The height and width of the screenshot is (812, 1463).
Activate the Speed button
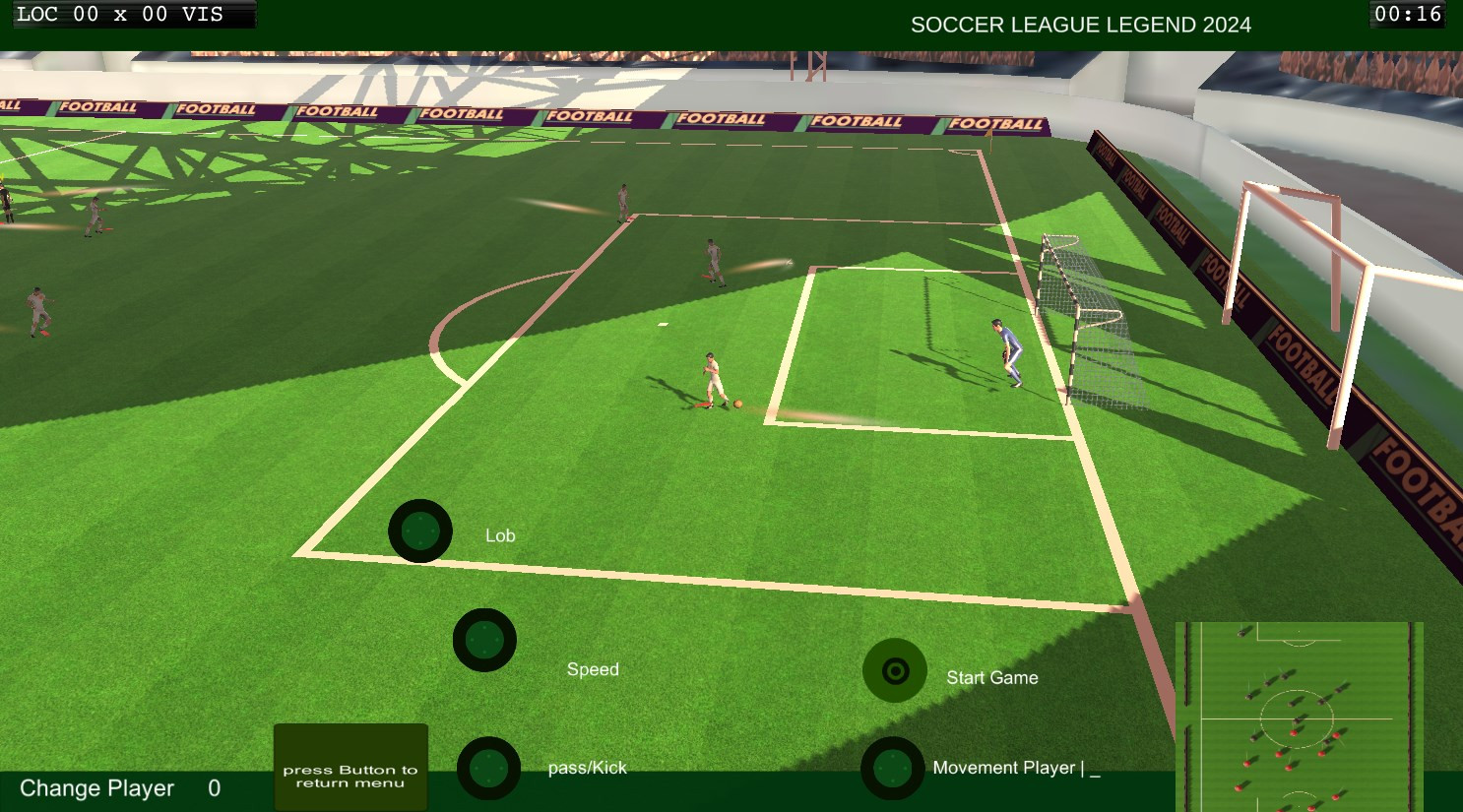click(484, 640)
